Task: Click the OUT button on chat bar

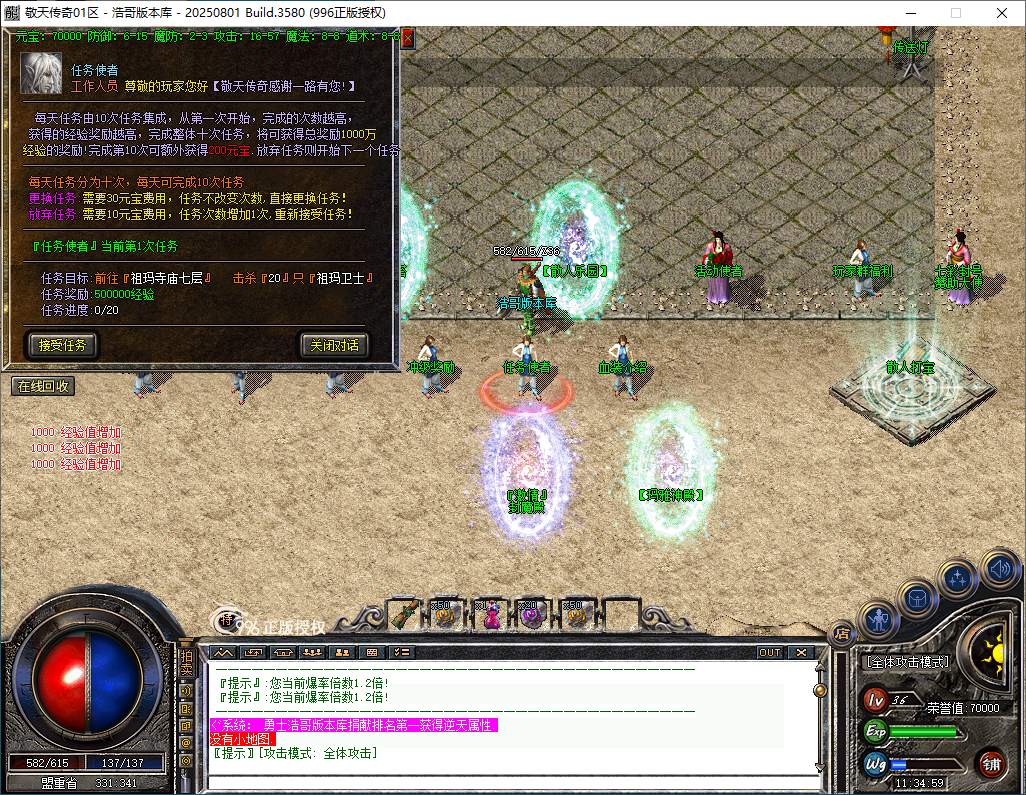Action: tap(769, 652)
